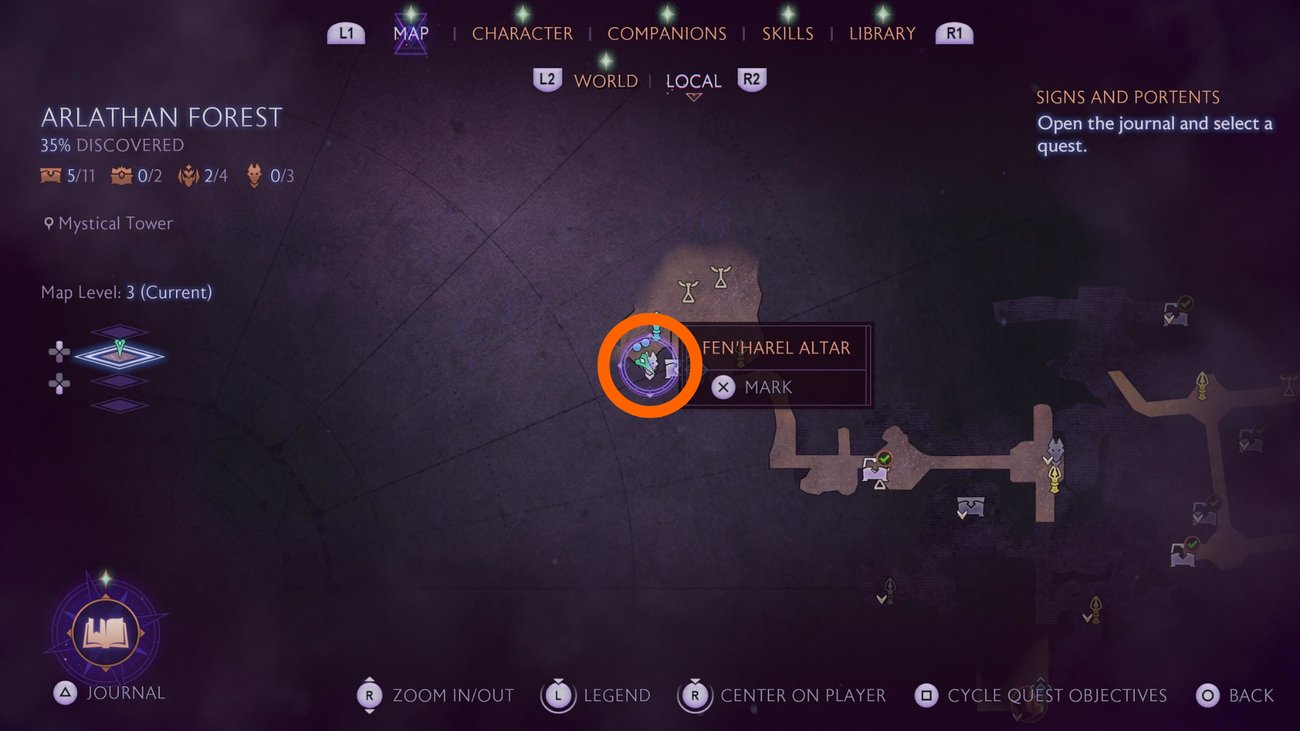Show the Library tab
The width and height of the screenshot is (1300, 731).
(x=882, y=34)
